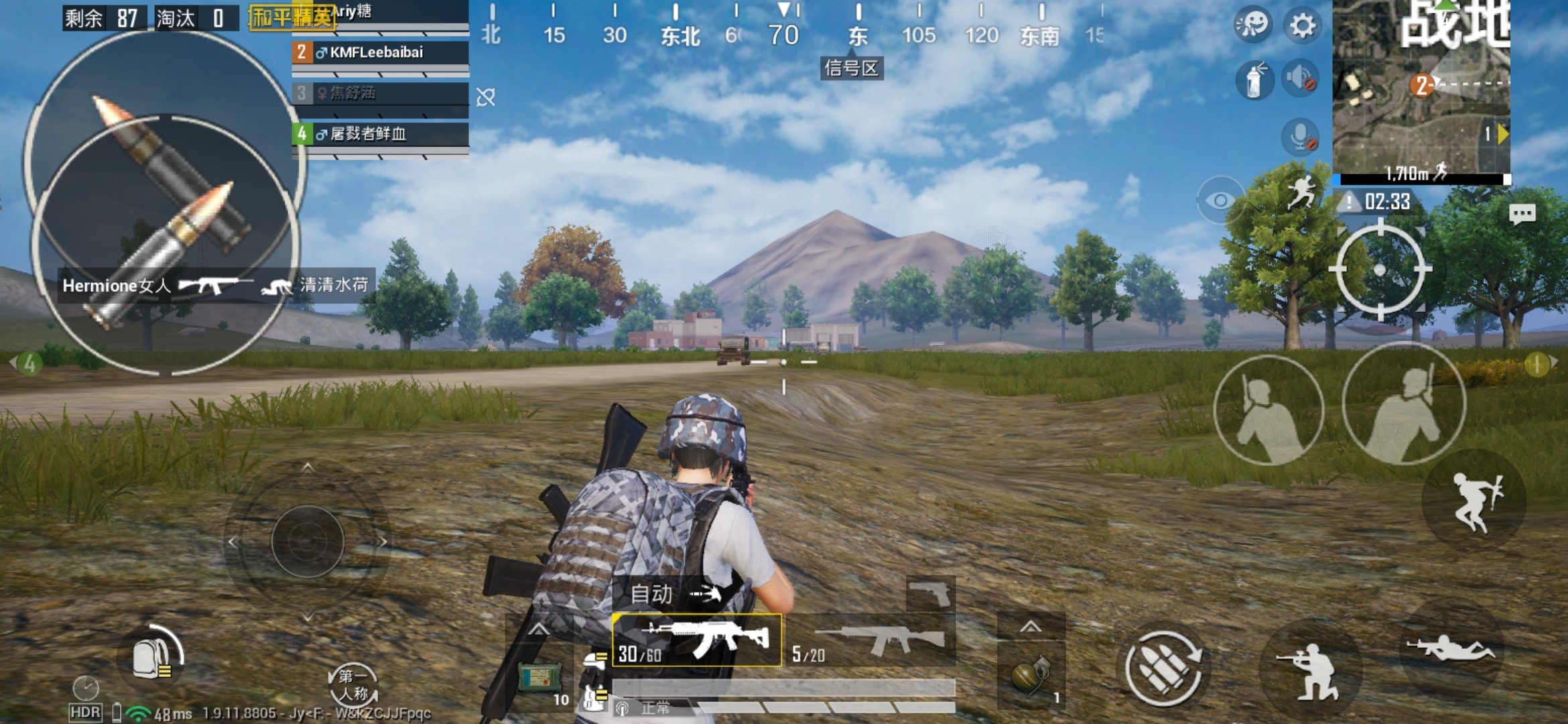Tap the crouch stance button
Screen dimensions: 1568x724
1309,670
